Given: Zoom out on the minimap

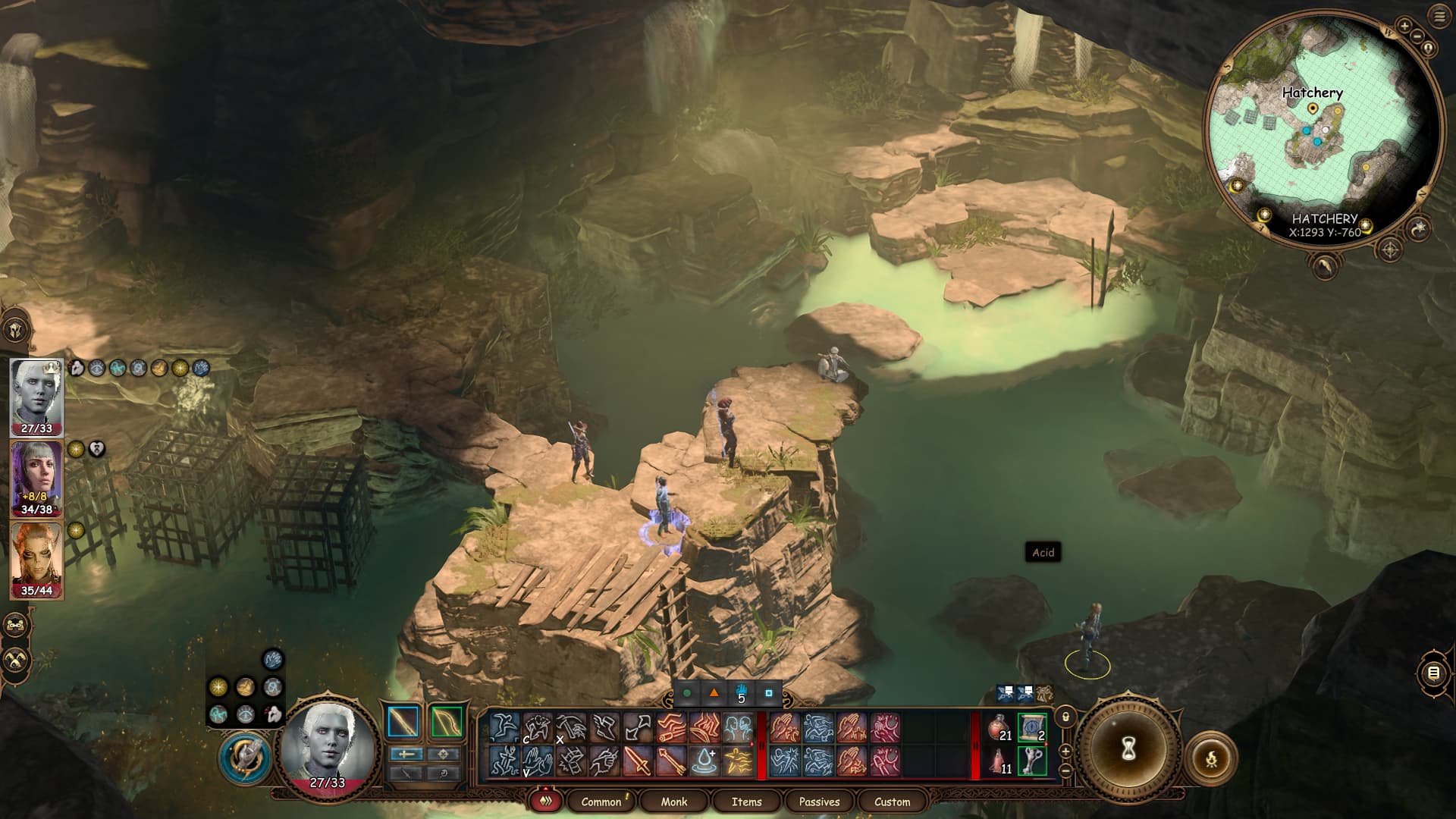Looking at the screenshot, I should click(x=1417, y=36).
